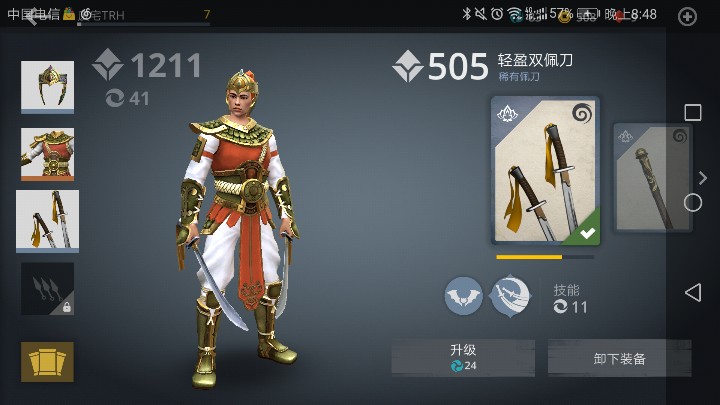Tap Android back triangle button
The height and width of the screenshot is (405, 720).
(x=692, y=292)
